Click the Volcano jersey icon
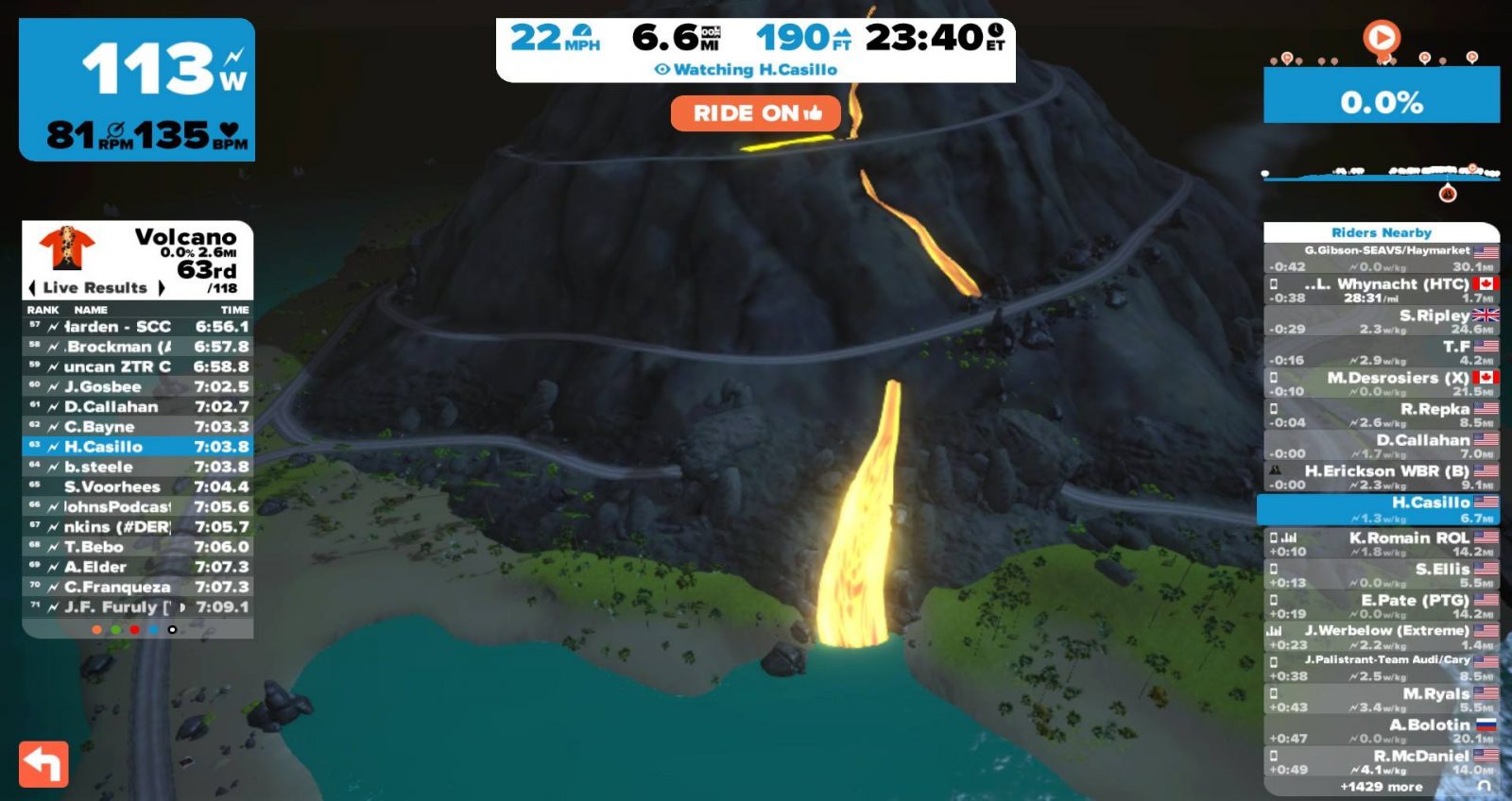 click(67, 248)
